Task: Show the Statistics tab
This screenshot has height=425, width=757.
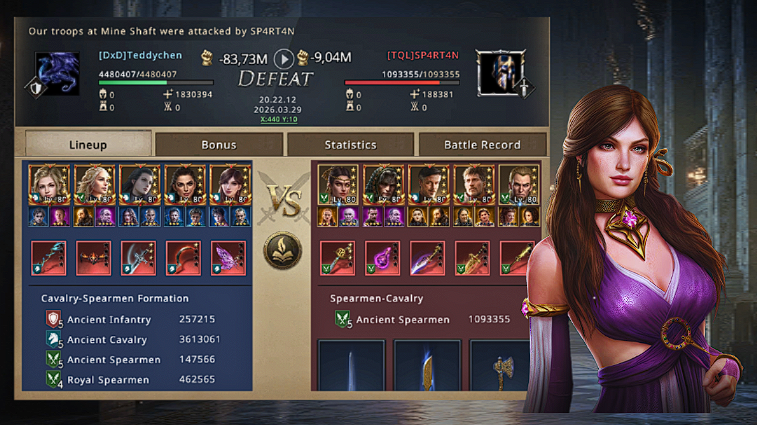Action: pyautogui.click(x=350, y=144)
